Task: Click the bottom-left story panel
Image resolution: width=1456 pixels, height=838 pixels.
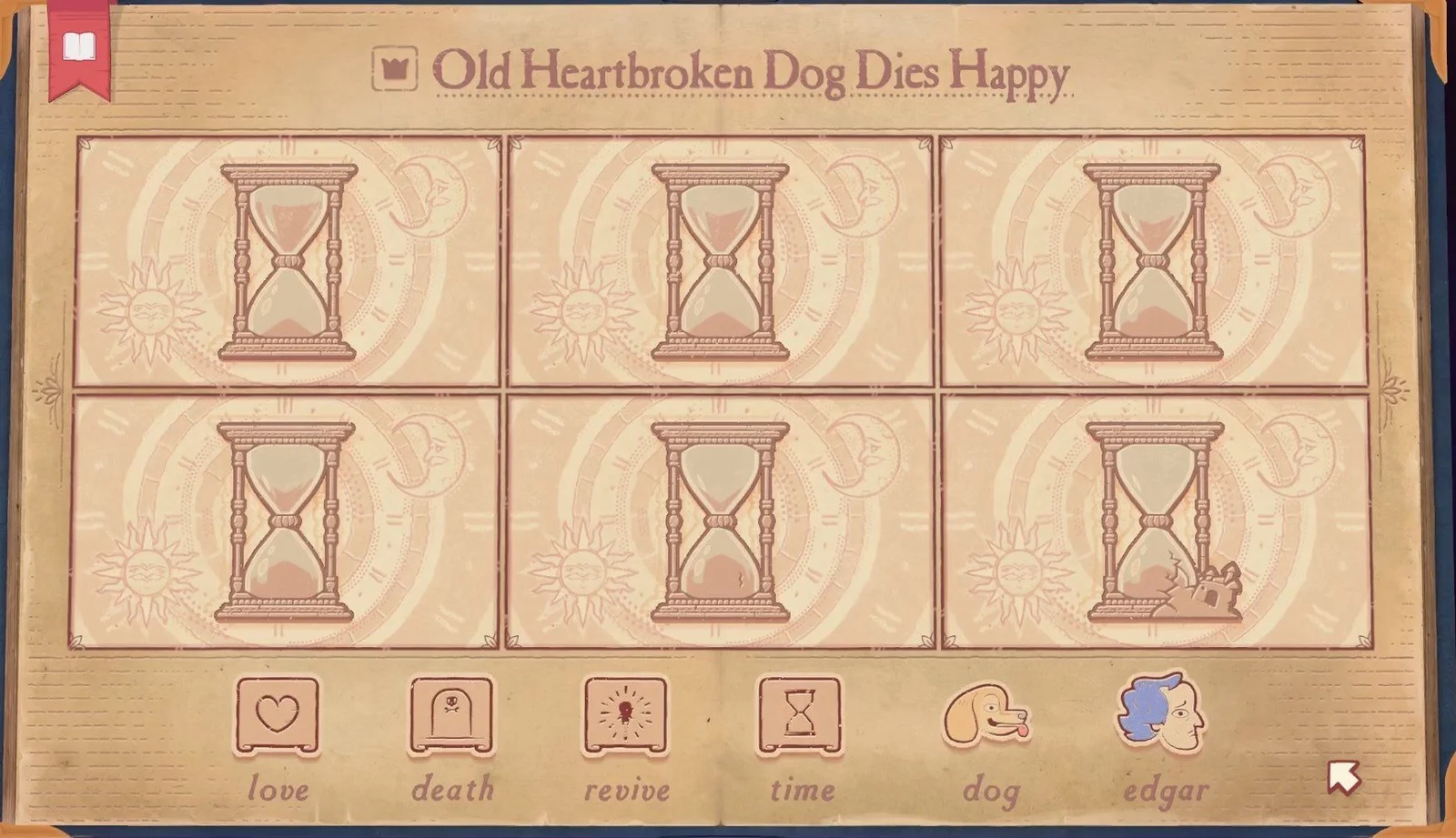Action: pos(282,519)
